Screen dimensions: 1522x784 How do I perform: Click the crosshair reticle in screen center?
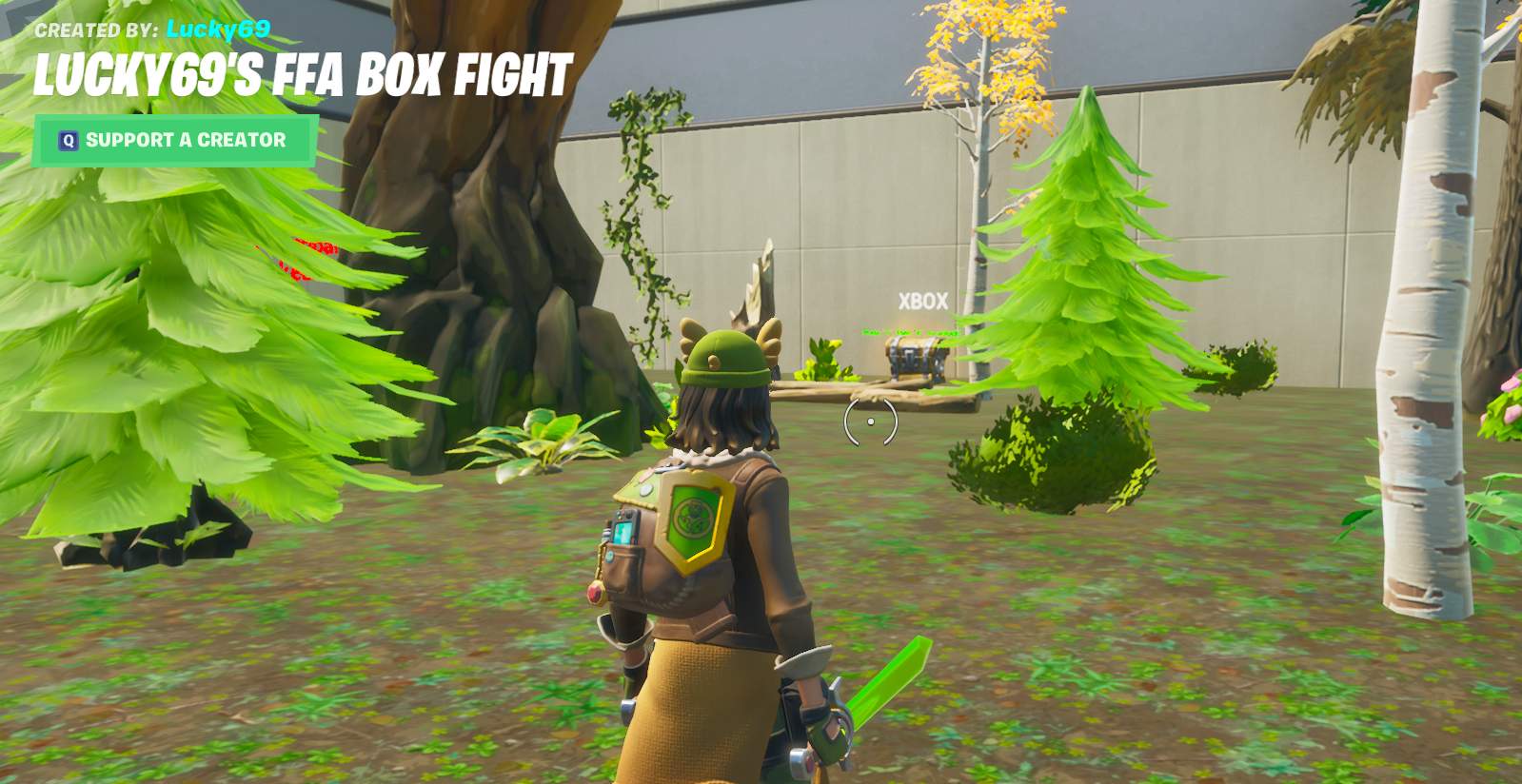[869, 423]
